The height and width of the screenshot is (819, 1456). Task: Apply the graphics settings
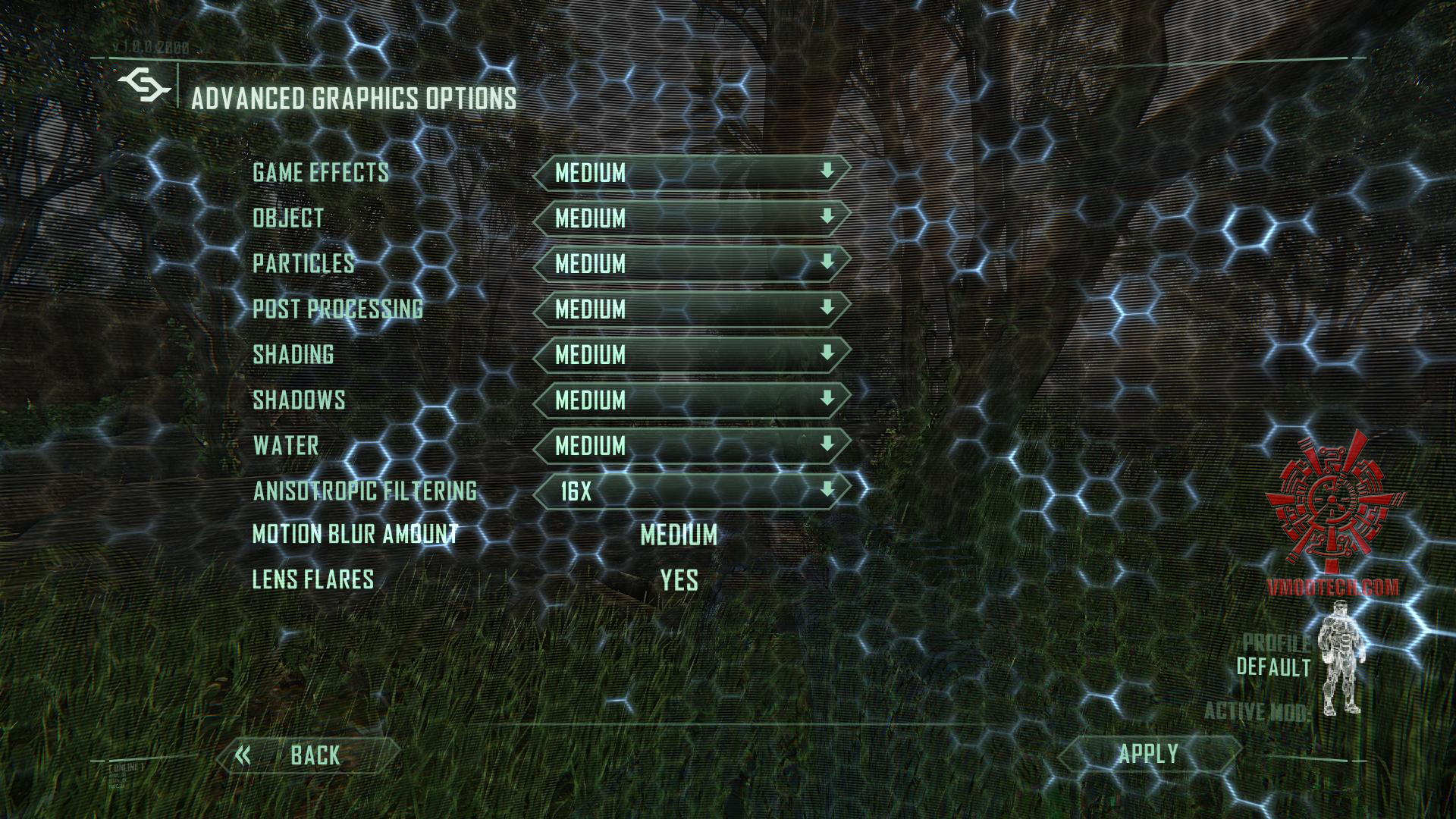coord(1148,755)
